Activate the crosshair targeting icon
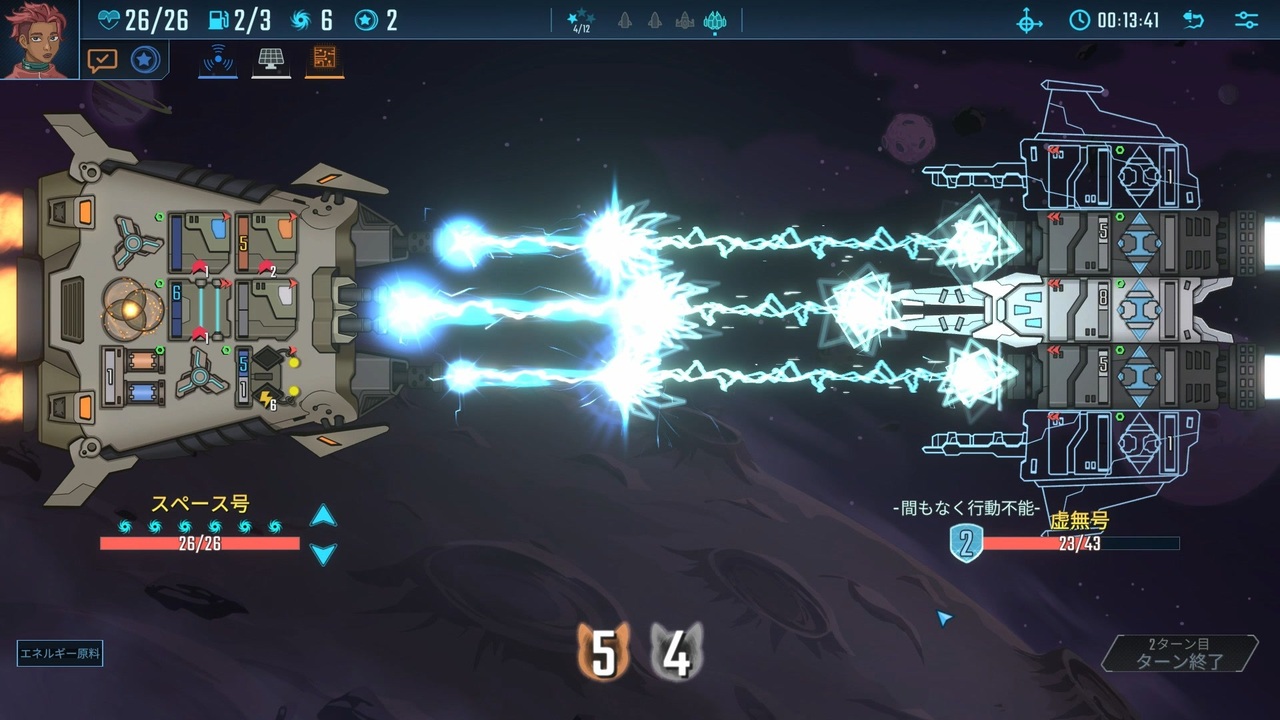The width and height of the screenshot is (1280, 720). point(1030,20)
